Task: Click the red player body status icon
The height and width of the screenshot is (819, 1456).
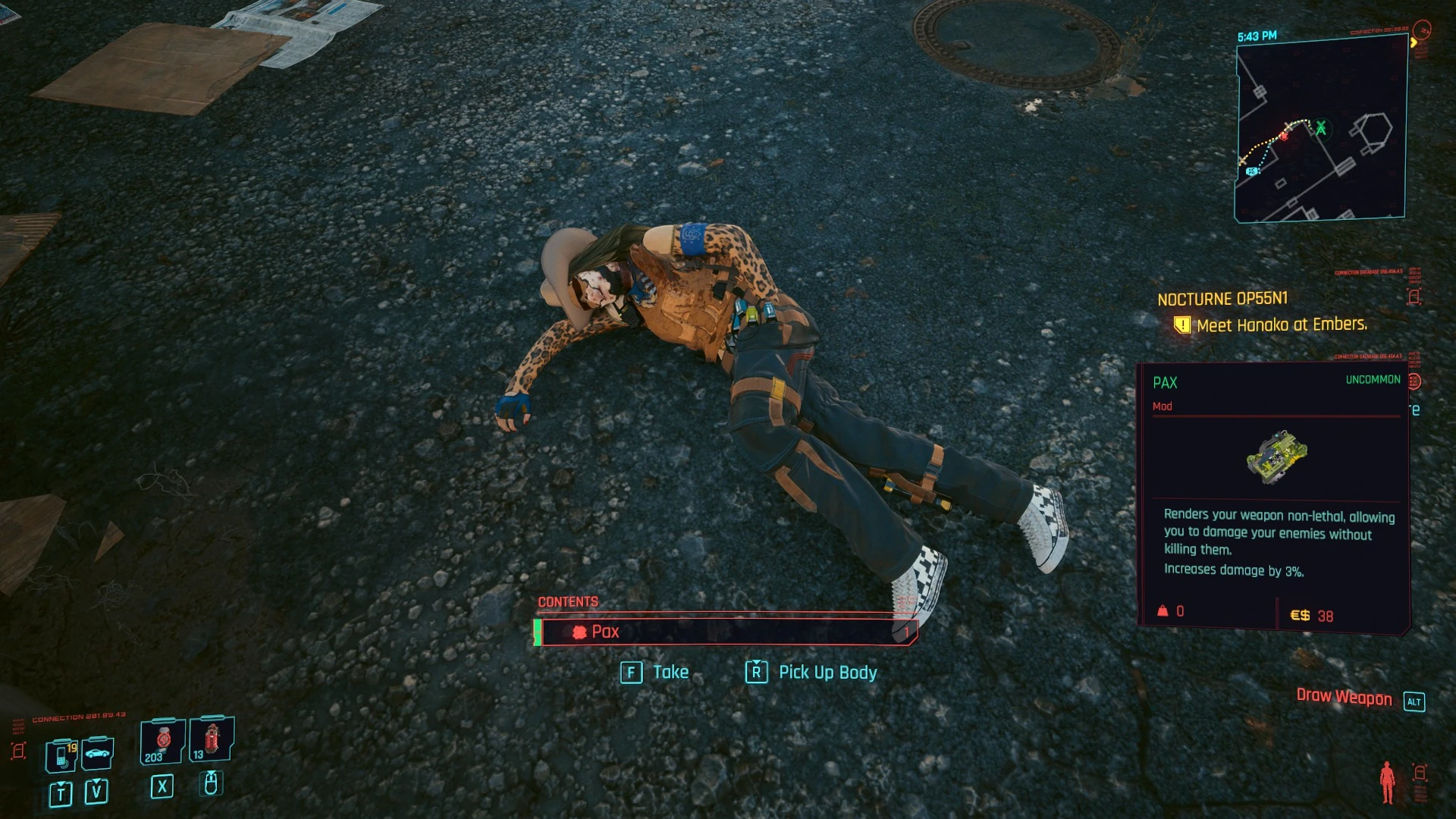Action: click(x=1387, y=783)
